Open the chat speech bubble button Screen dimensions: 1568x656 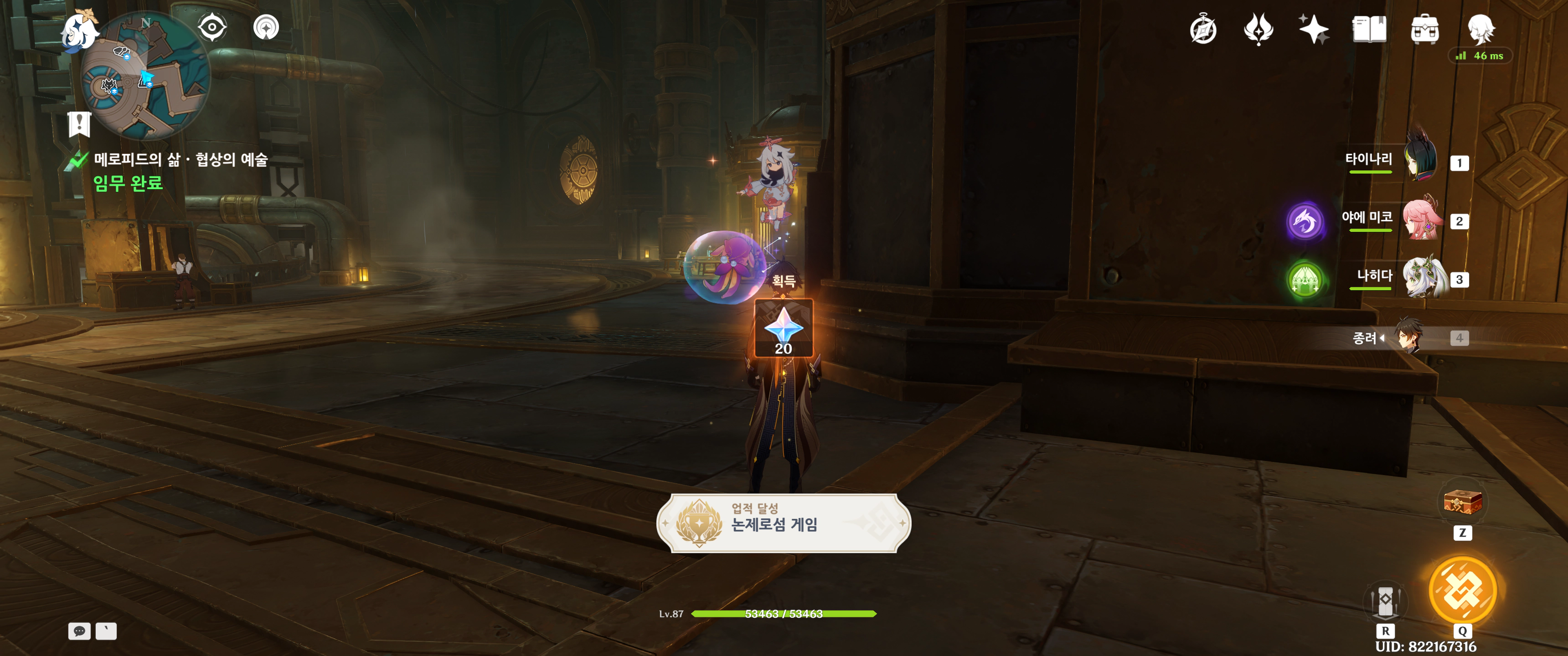click(x=79, y=631)
